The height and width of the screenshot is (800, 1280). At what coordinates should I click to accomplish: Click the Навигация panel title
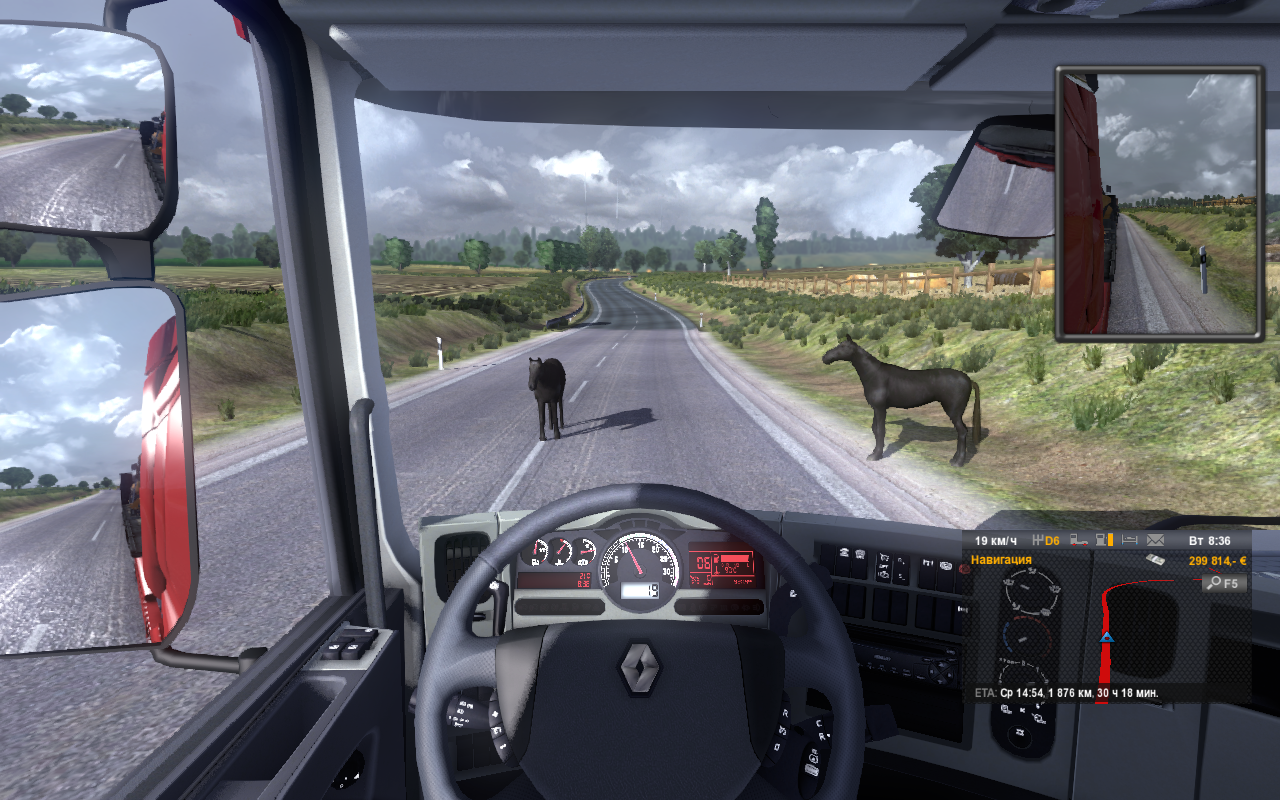[1002, 560]
